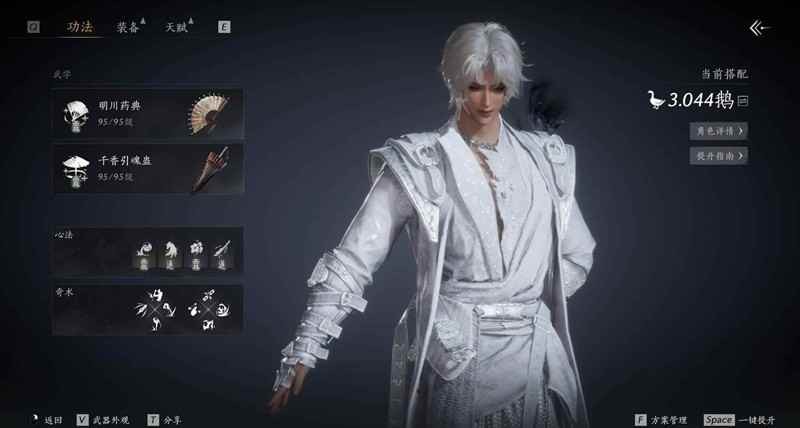Click the 分享 share option
The height and width of the screenshot is (428, 800).
pyautogui.click(x=172, y=420)
